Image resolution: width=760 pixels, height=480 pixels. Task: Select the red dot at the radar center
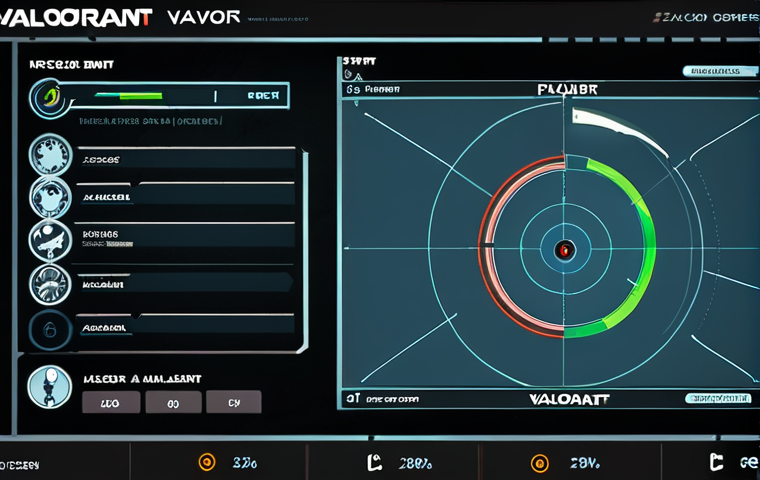click(x=564, y=250)
